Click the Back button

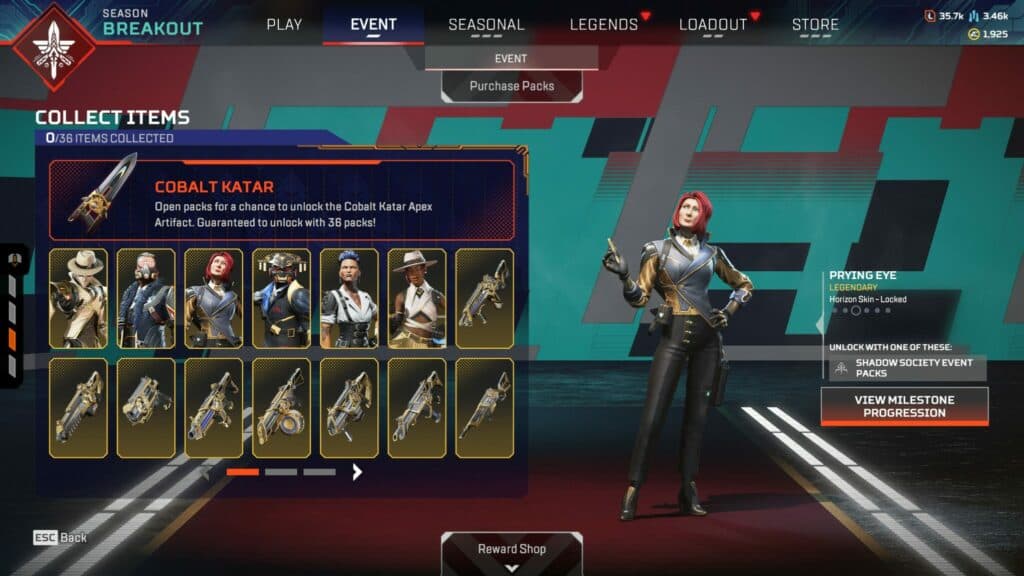[60, 537]
